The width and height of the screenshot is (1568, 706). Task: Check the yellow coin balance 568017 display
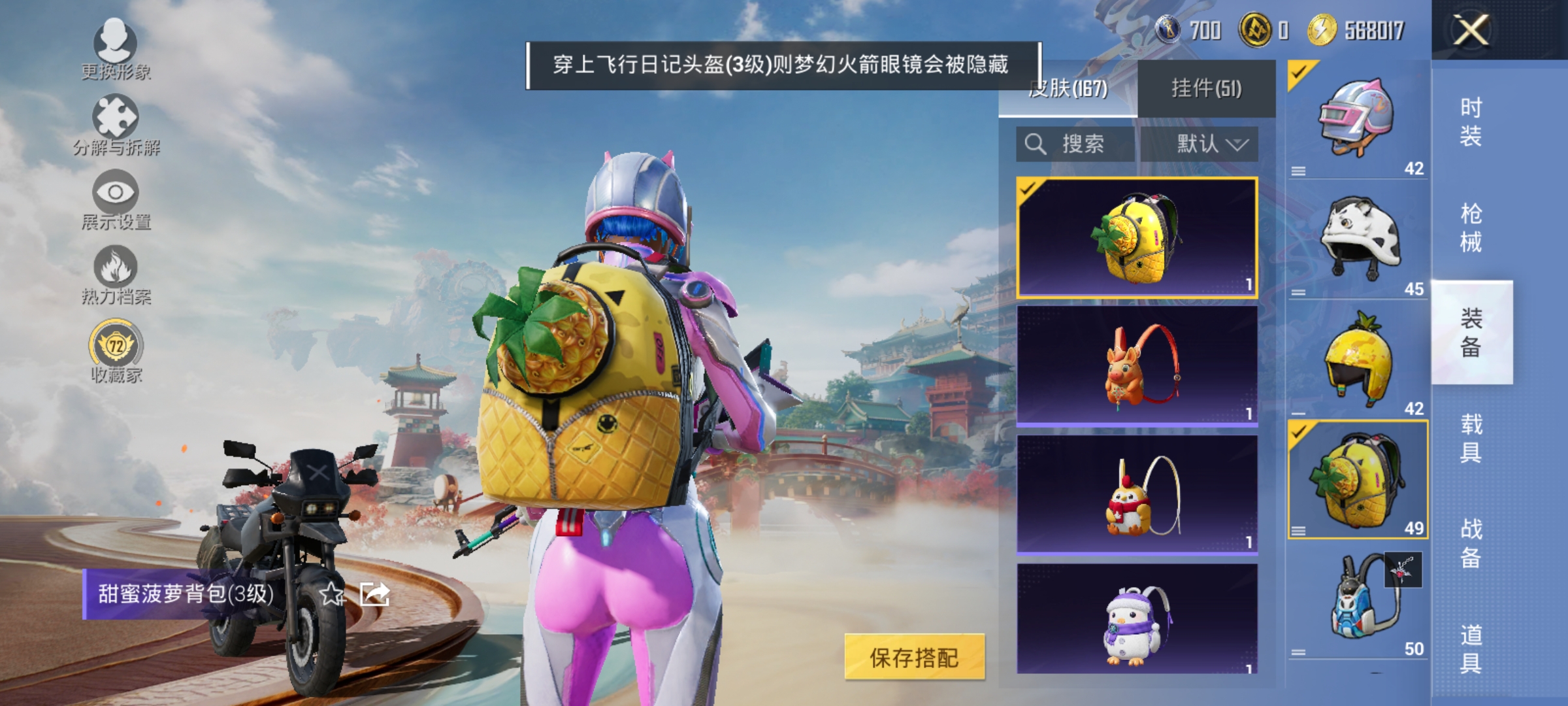[x=1348, y=31]
